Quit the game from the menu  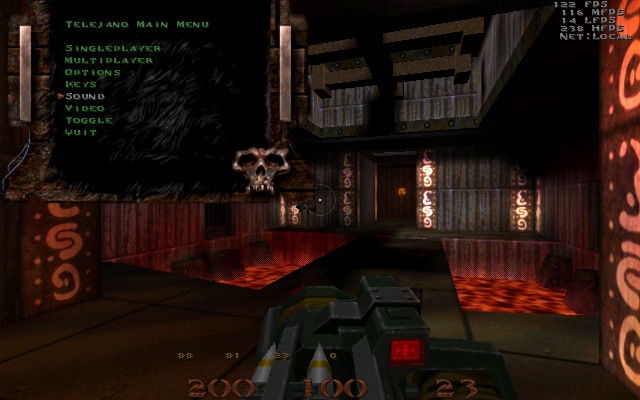[81, 132]
